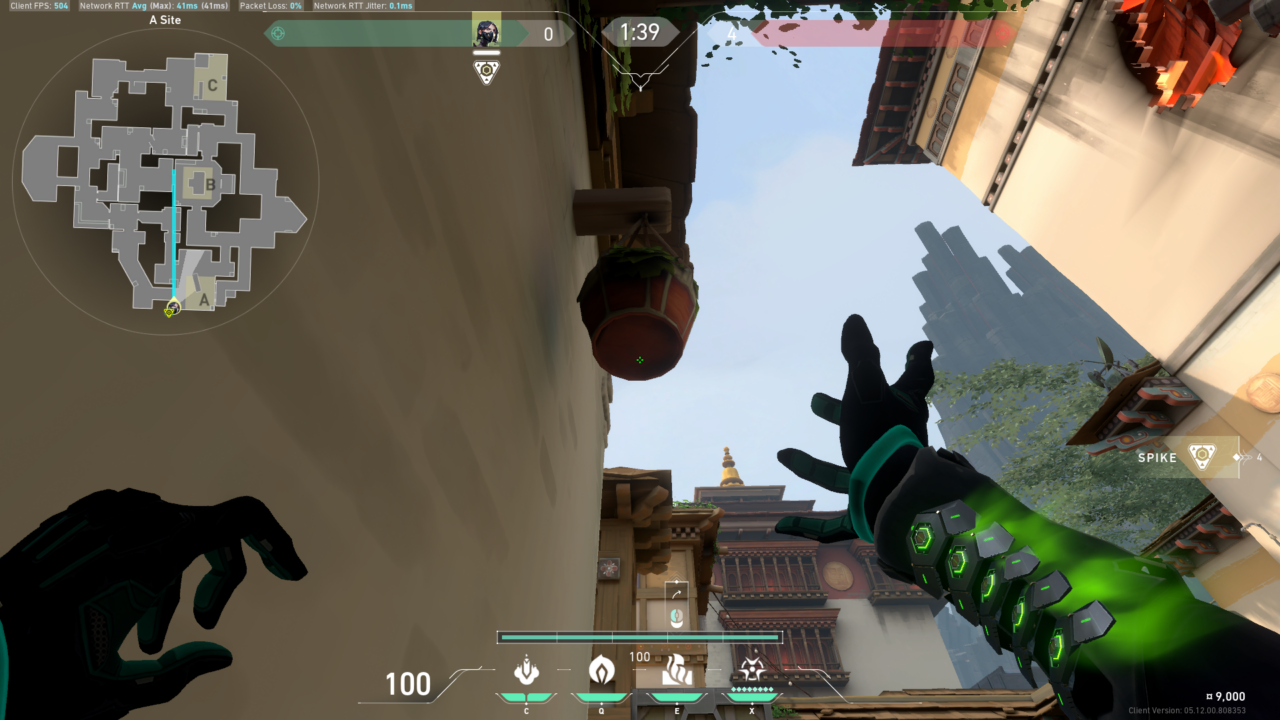This screenshot has height=720, width=1280.
Task: Select the A site marker on the minimap
Action: 203,298
